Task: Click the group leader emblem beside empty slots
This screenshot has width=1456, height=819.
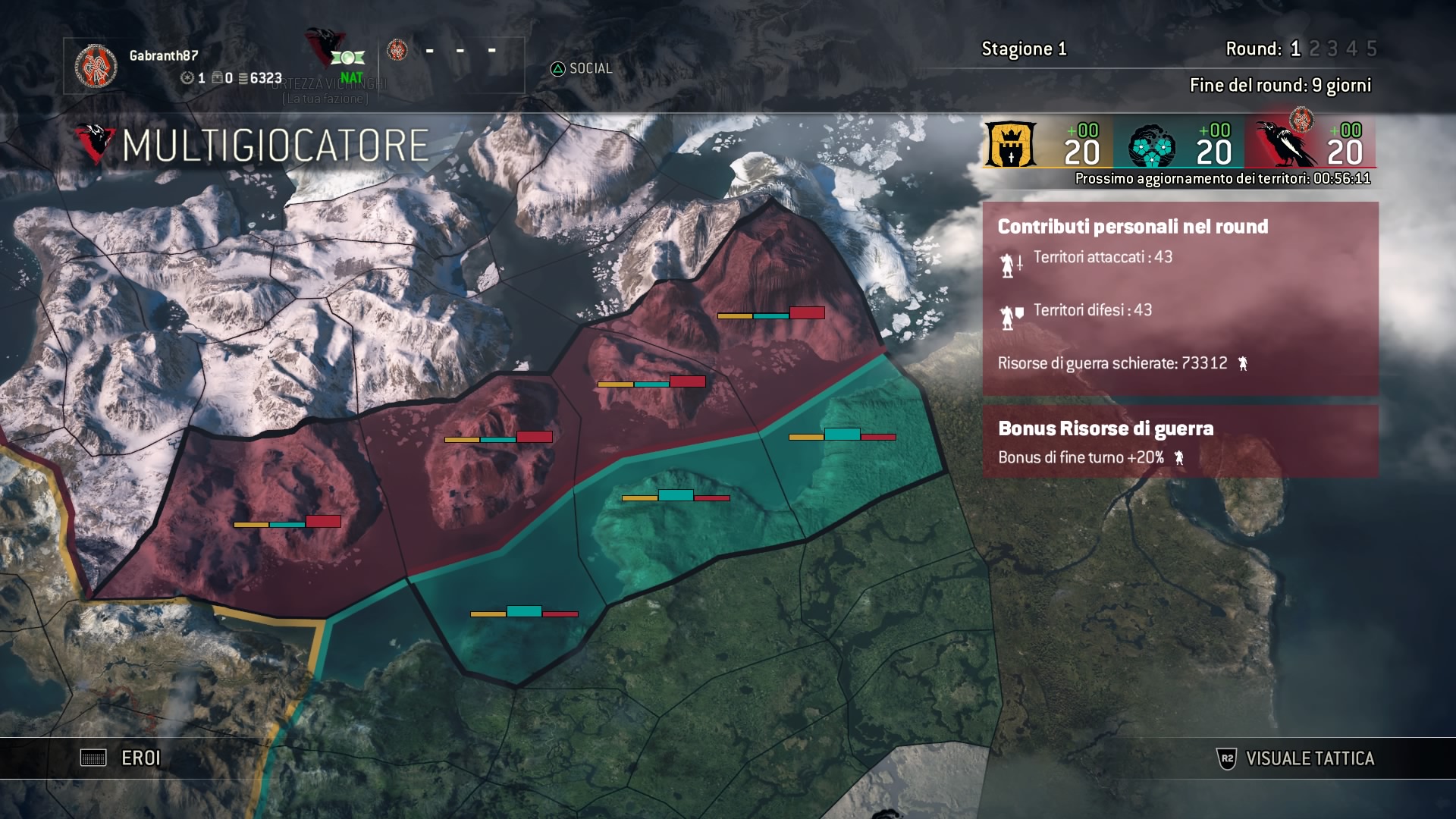Action: 397,51
